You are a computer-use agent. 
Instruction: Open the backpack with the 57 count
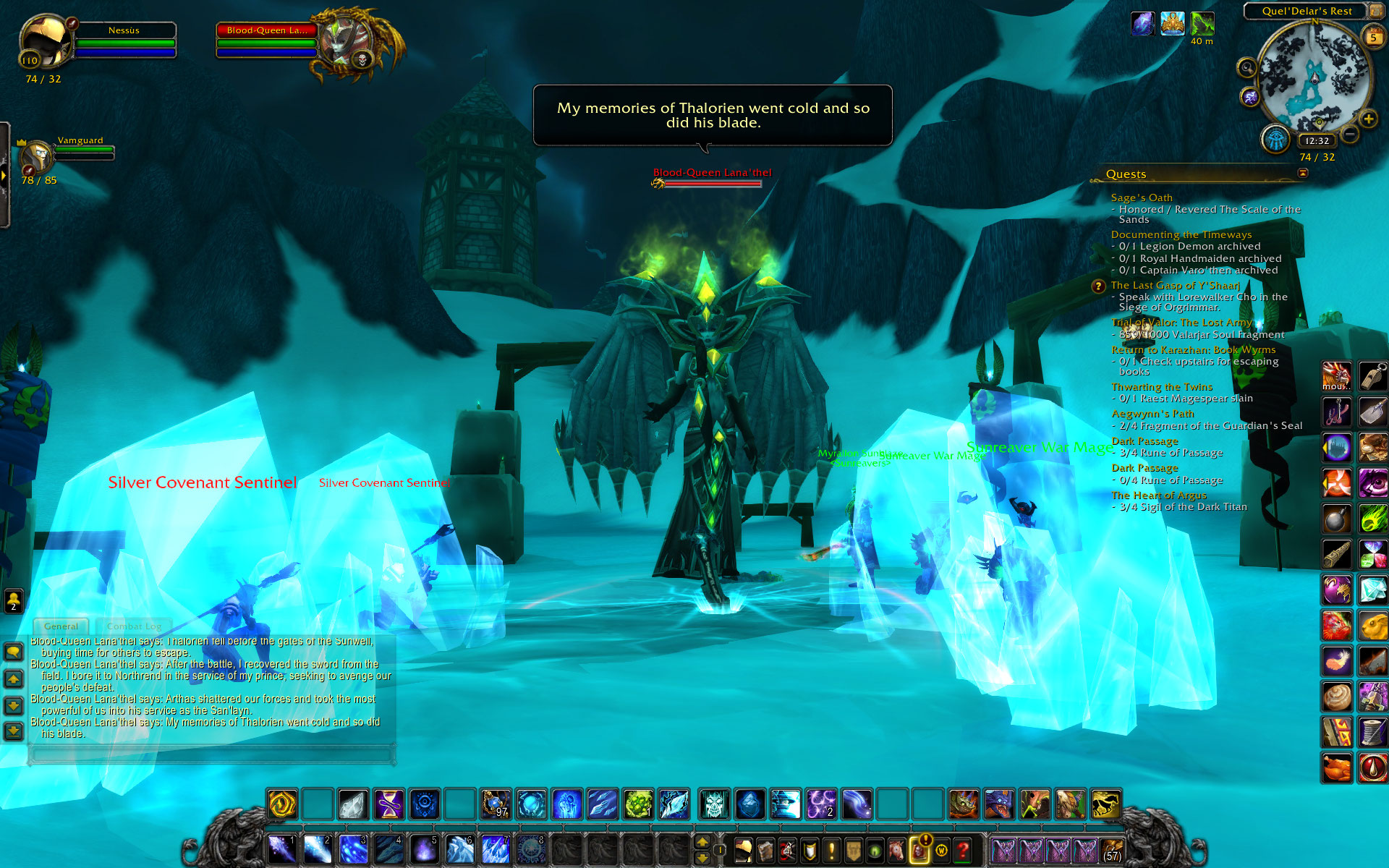1112,850
